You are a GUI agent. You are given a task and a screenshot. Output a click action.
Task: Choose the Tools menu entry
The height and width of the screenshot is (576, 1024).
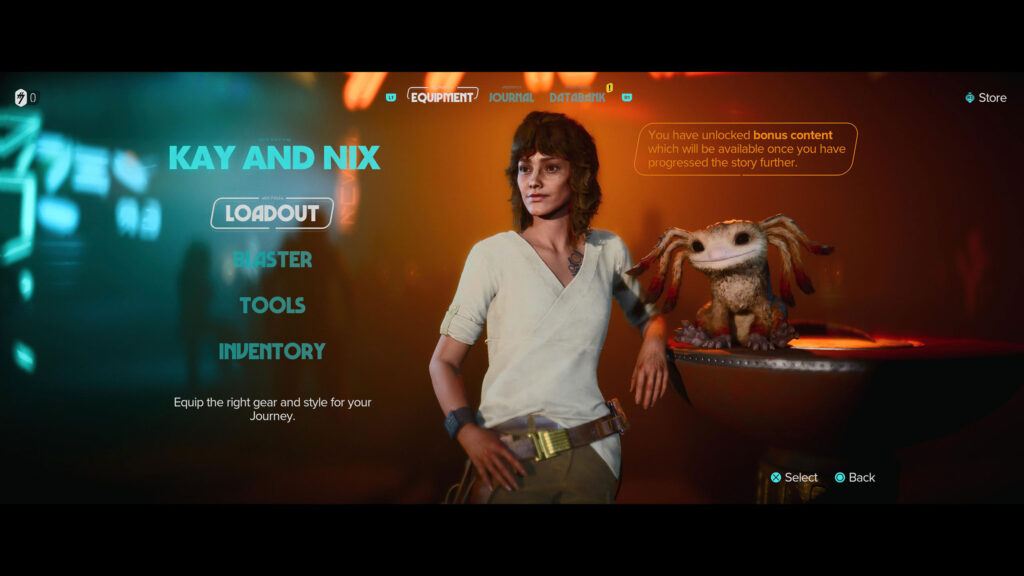(x=272, y=305)
